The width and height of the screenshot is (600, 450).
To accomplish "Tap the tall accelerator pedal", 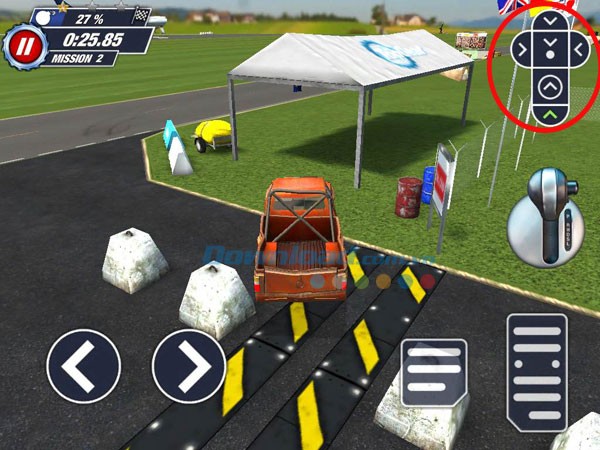I will tap(537, 366).
